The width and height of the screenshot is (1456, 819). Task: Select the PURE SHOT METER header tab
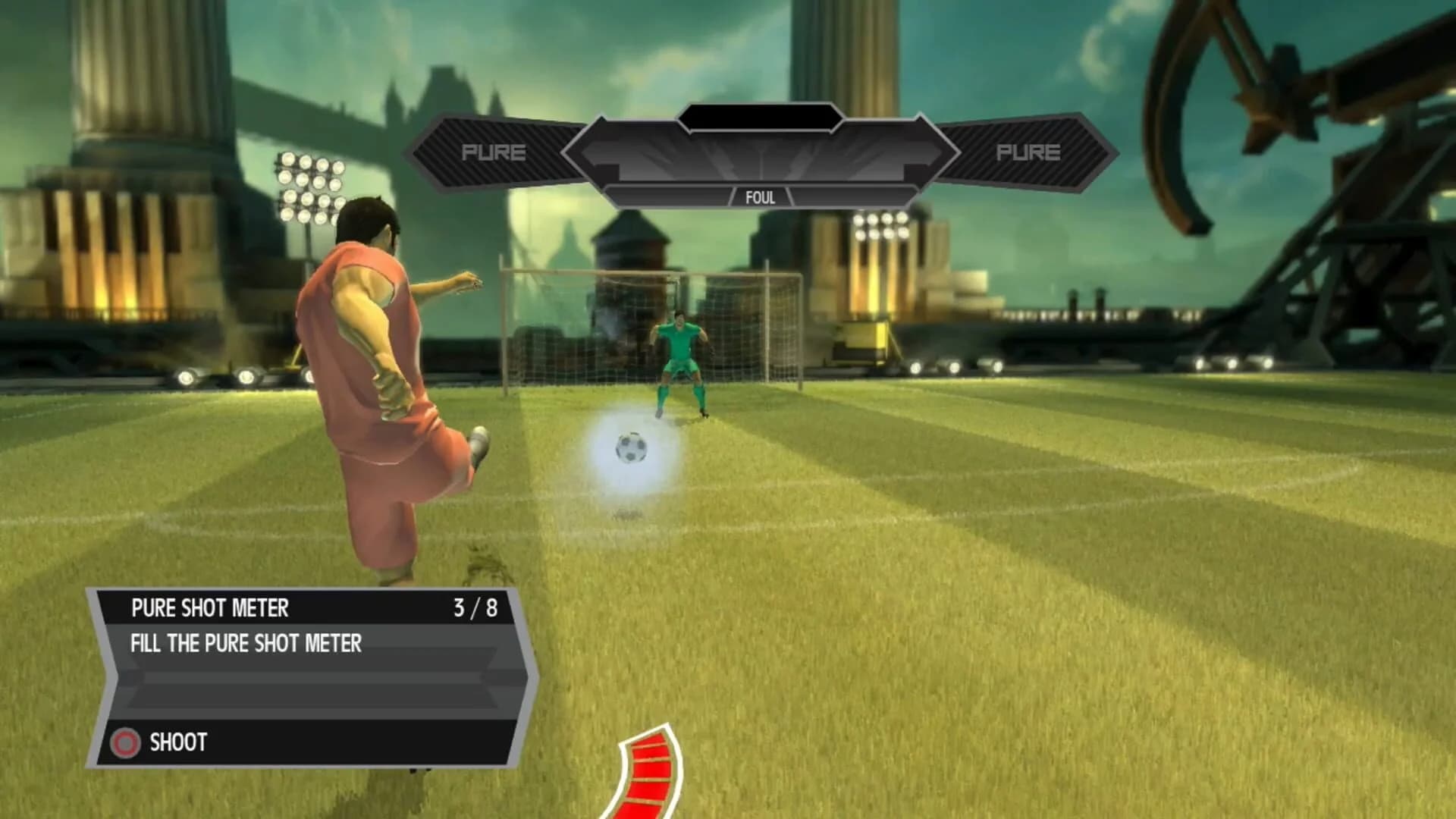point(210,607)
